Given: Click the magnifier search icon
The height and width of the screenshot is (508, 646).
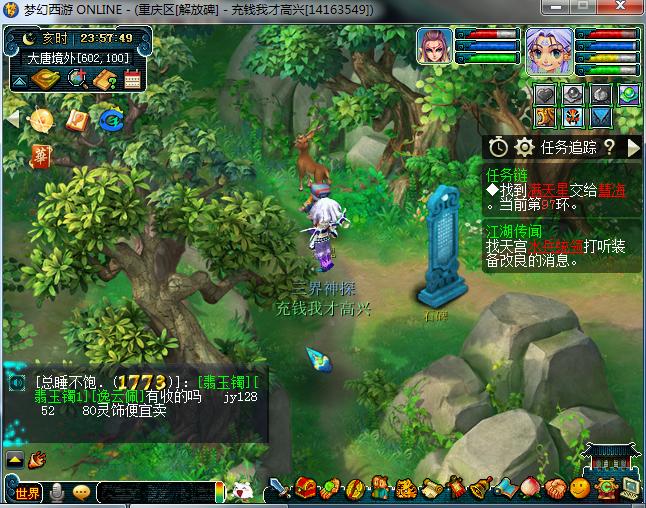Looking at the screenshot, I should pos(77,81).
